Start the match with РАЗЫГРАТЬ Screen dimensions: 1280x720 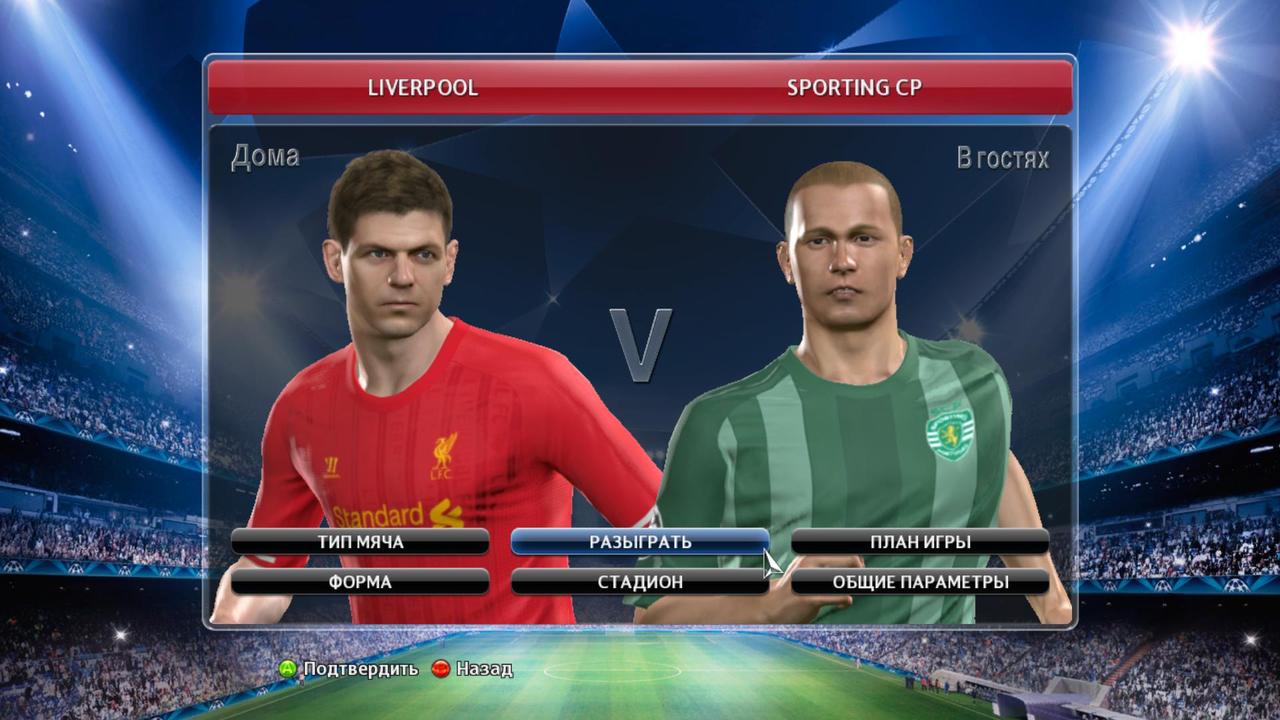(x=640, y=542)
